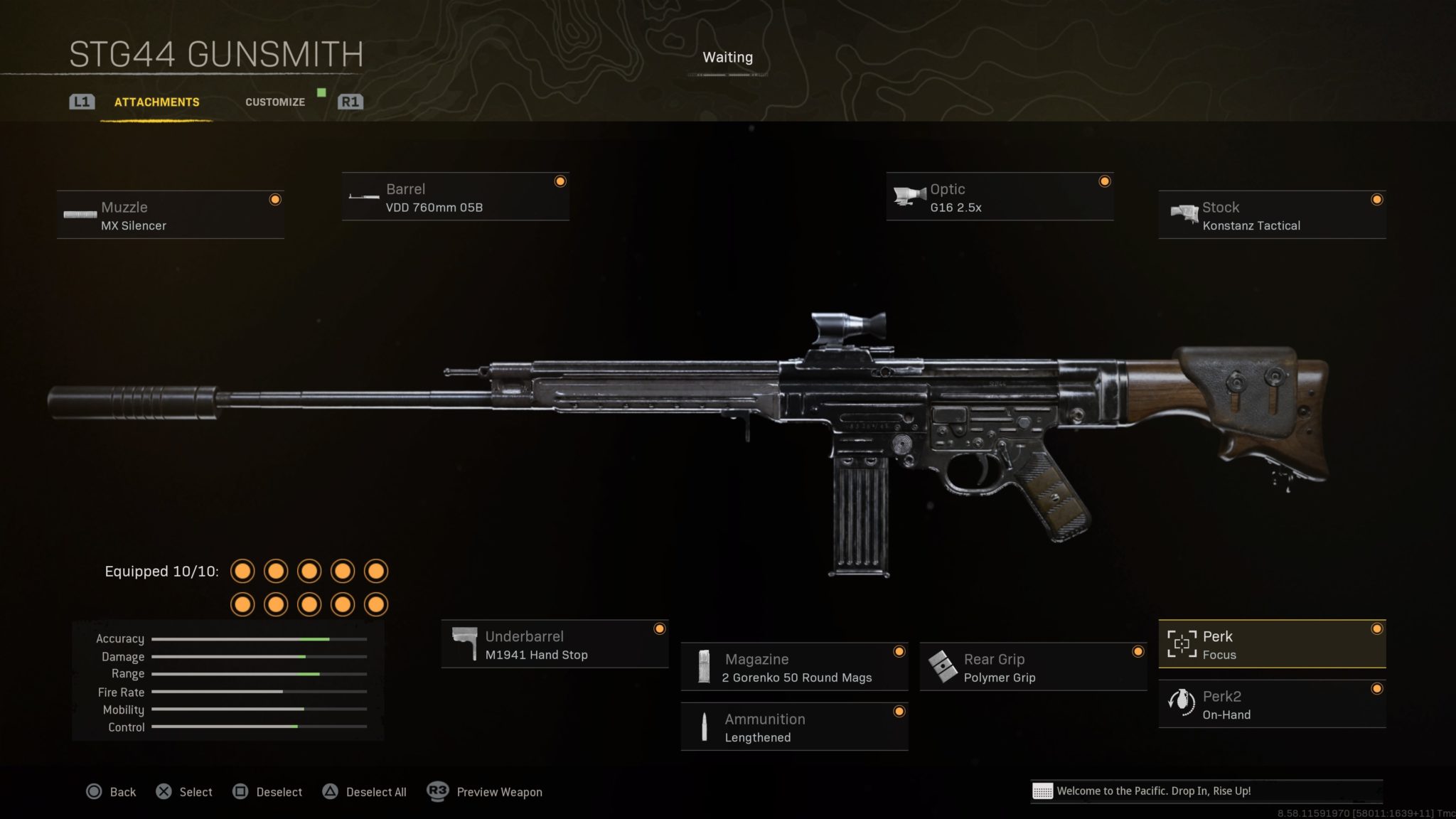Open the Barrel attachment VDD 760mm 05B
This screenshot has height=819, width=1456.
455,198
